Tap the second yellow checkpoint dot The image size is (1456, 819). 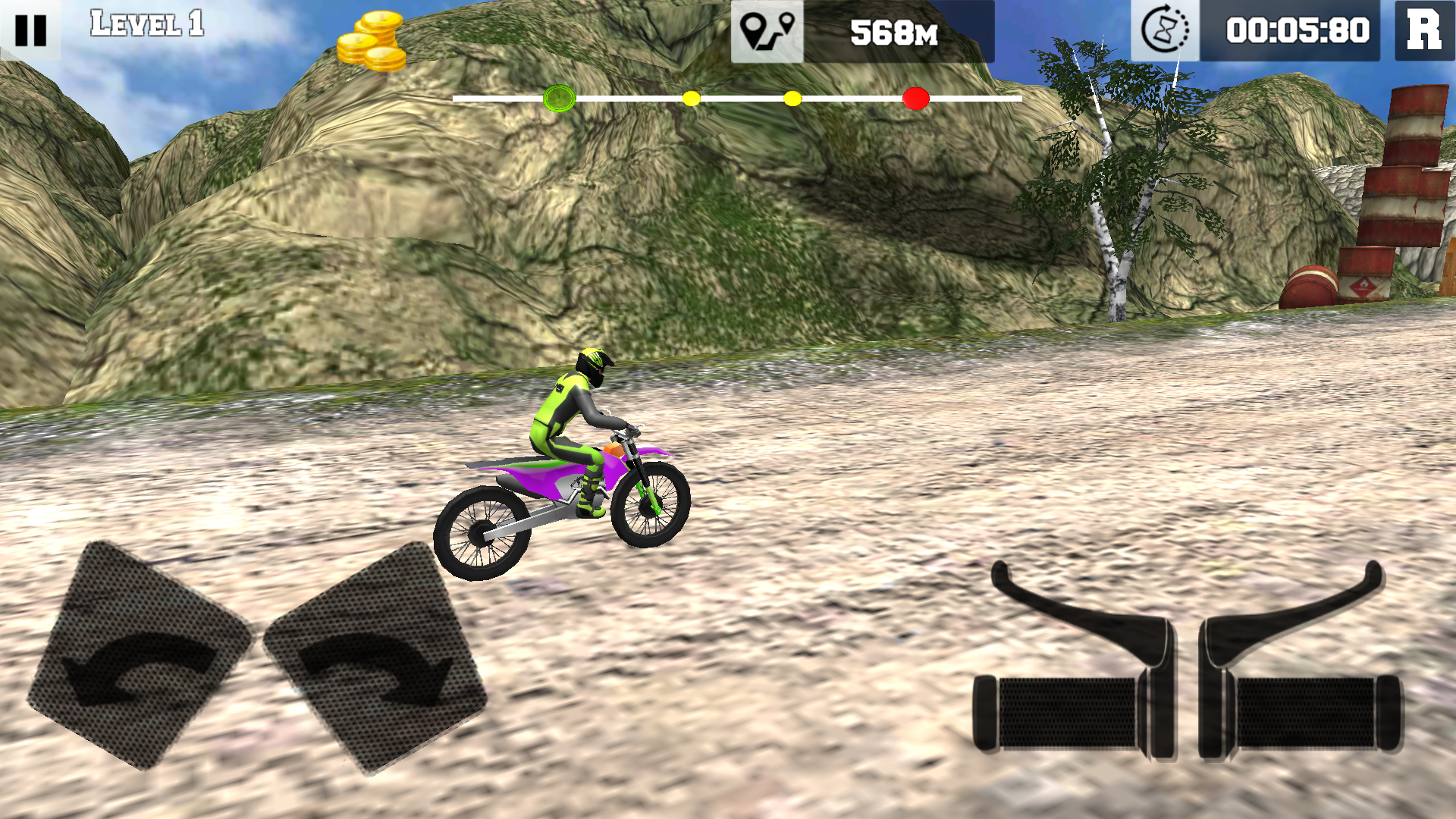(x=792, y=97)
